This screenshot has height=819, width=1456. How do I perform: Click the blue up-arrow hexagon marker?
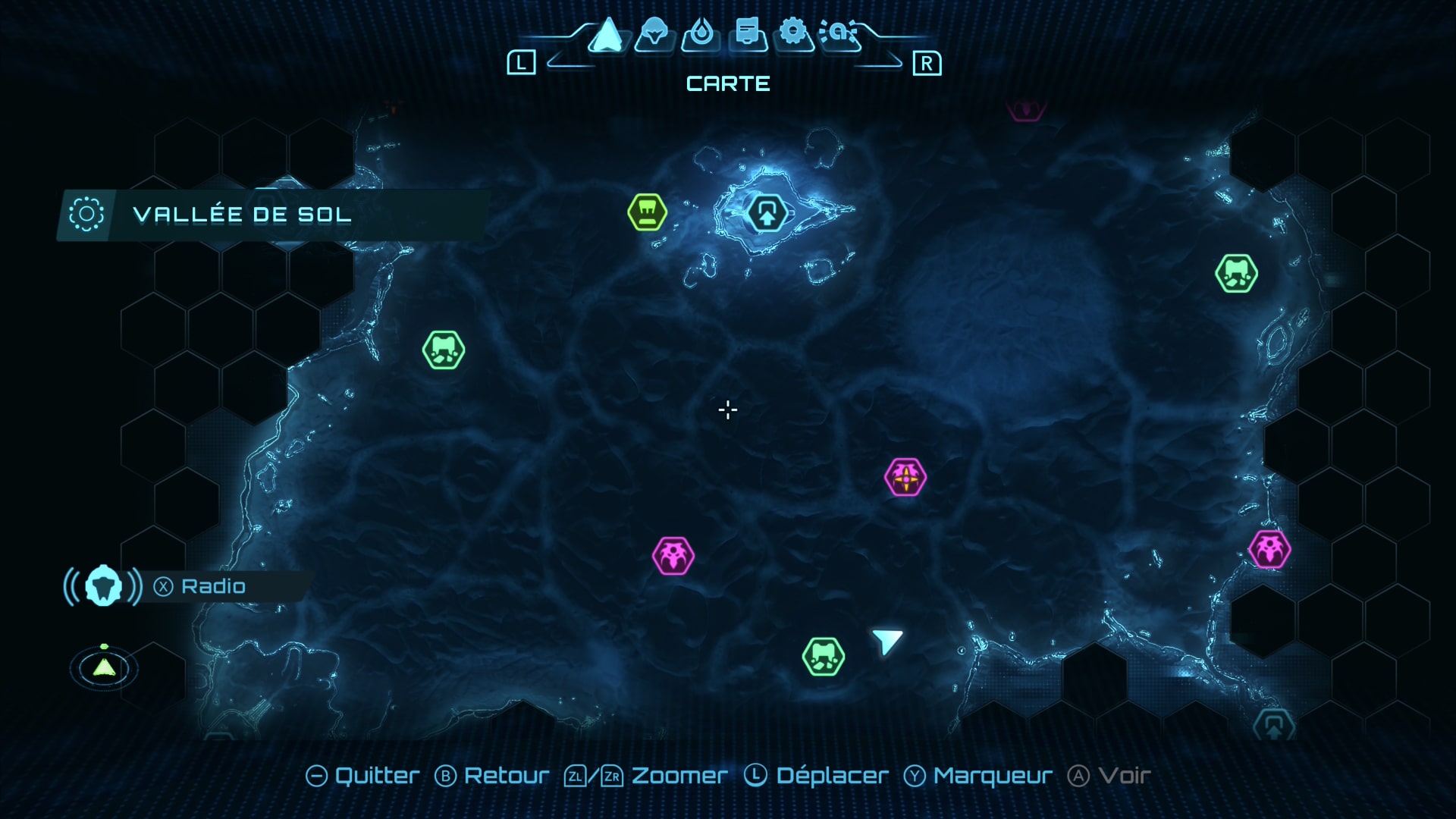[x=767, y=214]
